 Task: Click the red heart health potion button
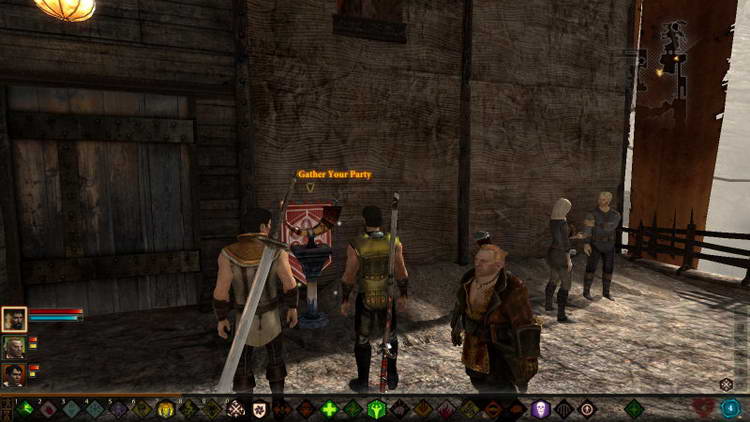pyautogui.click(x=704, y=408)
